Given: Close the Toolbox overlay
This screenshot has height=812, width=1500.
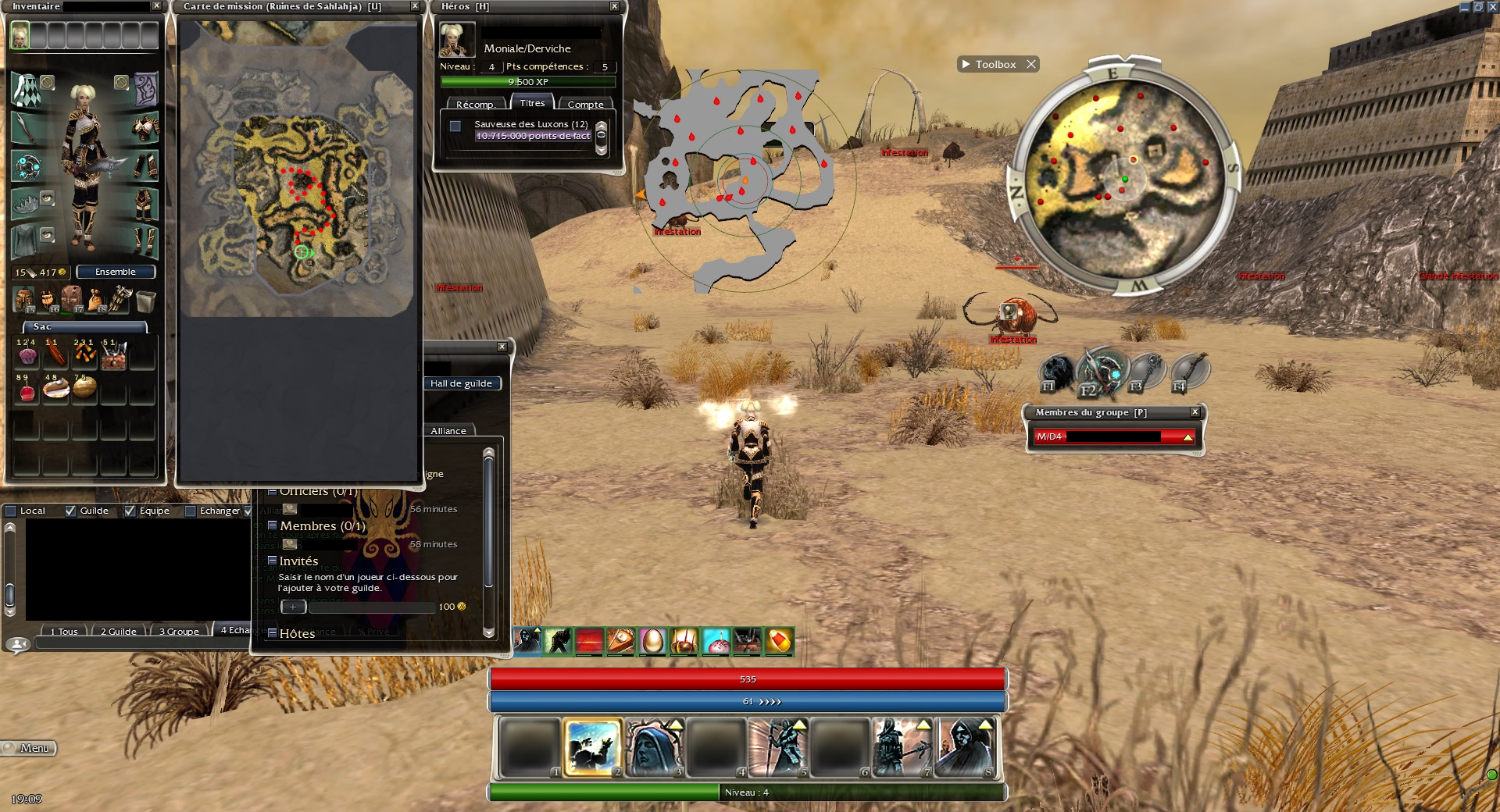Looking at the screenshot, I should pyautogui.click(x=1031, y=64).
